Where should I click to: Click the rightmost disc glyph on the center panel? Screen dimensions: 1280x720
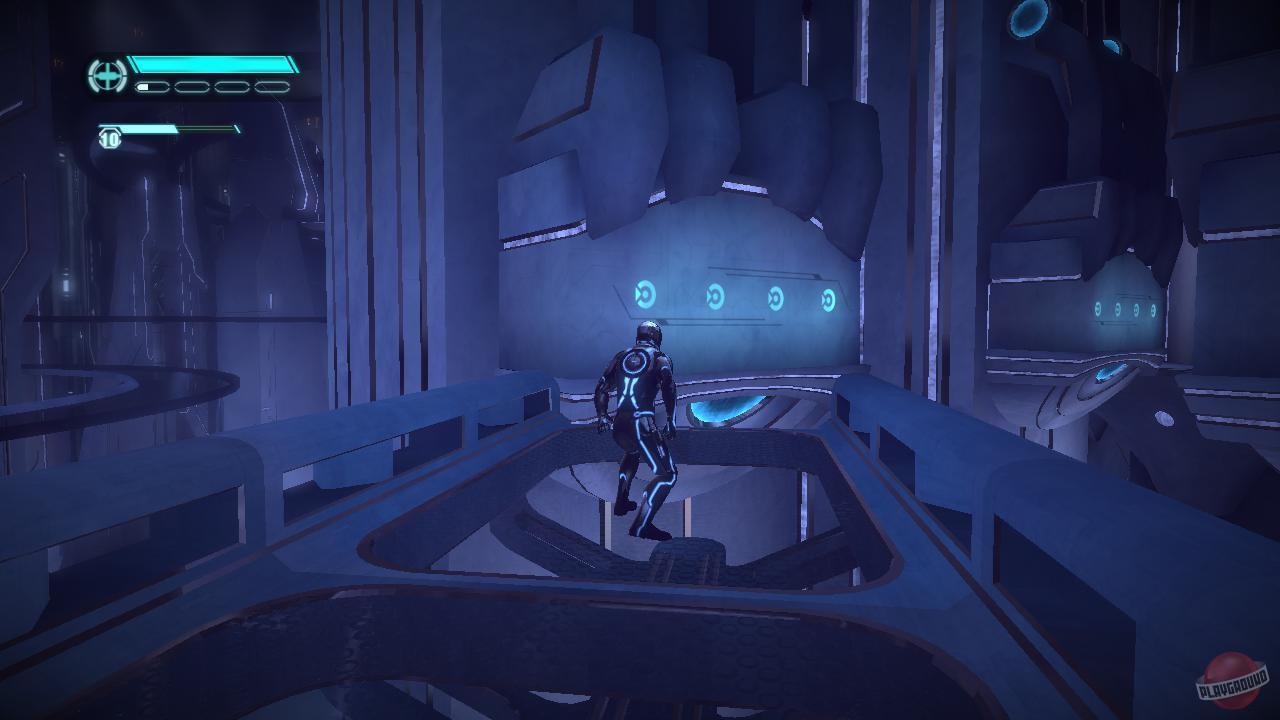(x=830, y=297)
